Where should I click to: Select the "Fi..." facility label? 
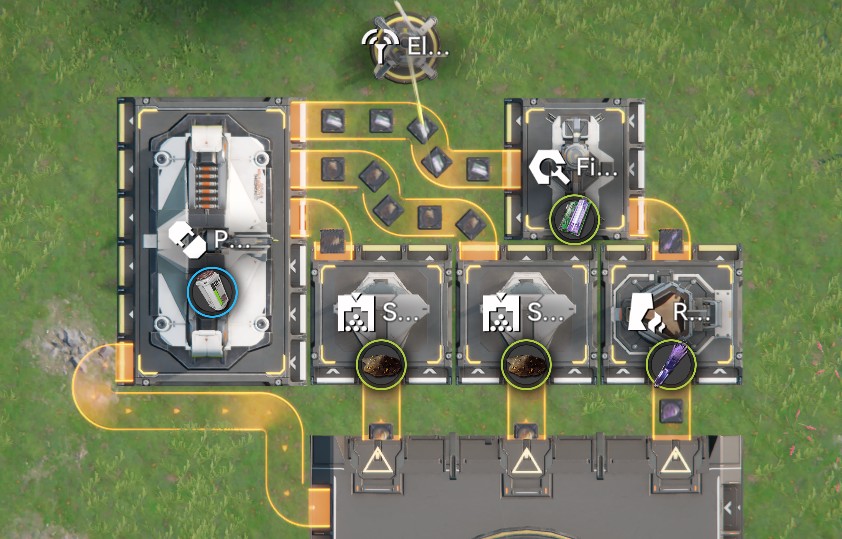tap(576, 167)
